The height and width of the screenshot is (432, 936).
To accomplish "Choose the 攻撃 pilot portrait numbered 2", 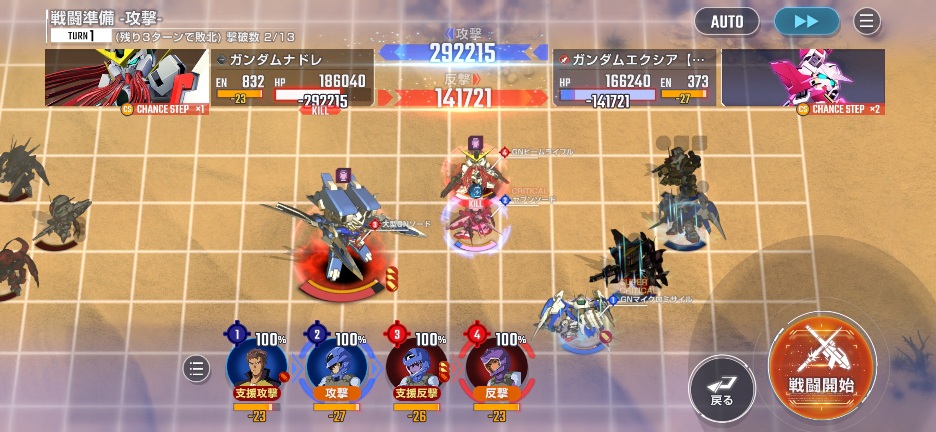I will click(x=335, y=364).
